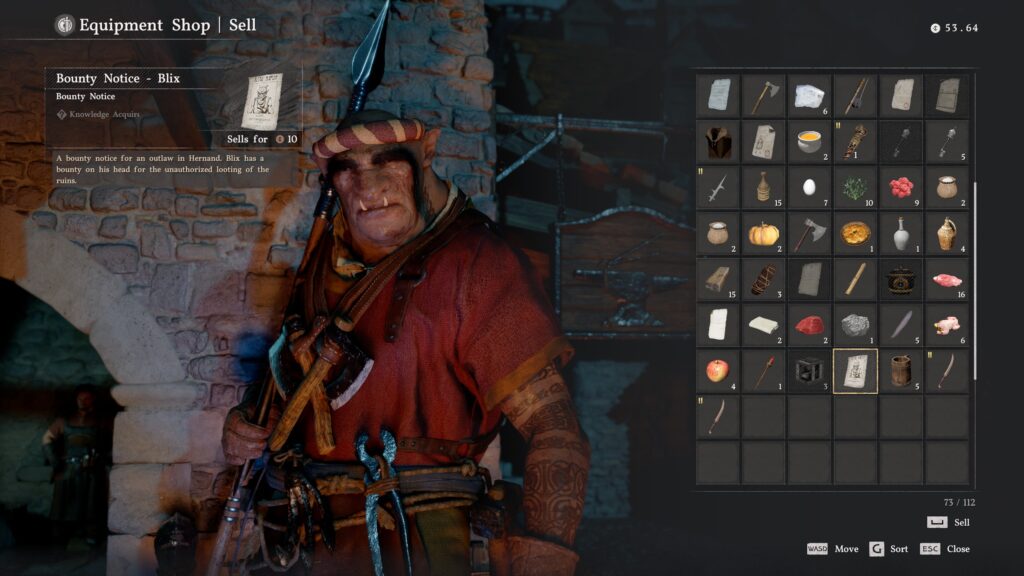The width and height of the screenshot is (1024, 576).
Task: Select the black ornate pot slot
Action: coord(901,279)
